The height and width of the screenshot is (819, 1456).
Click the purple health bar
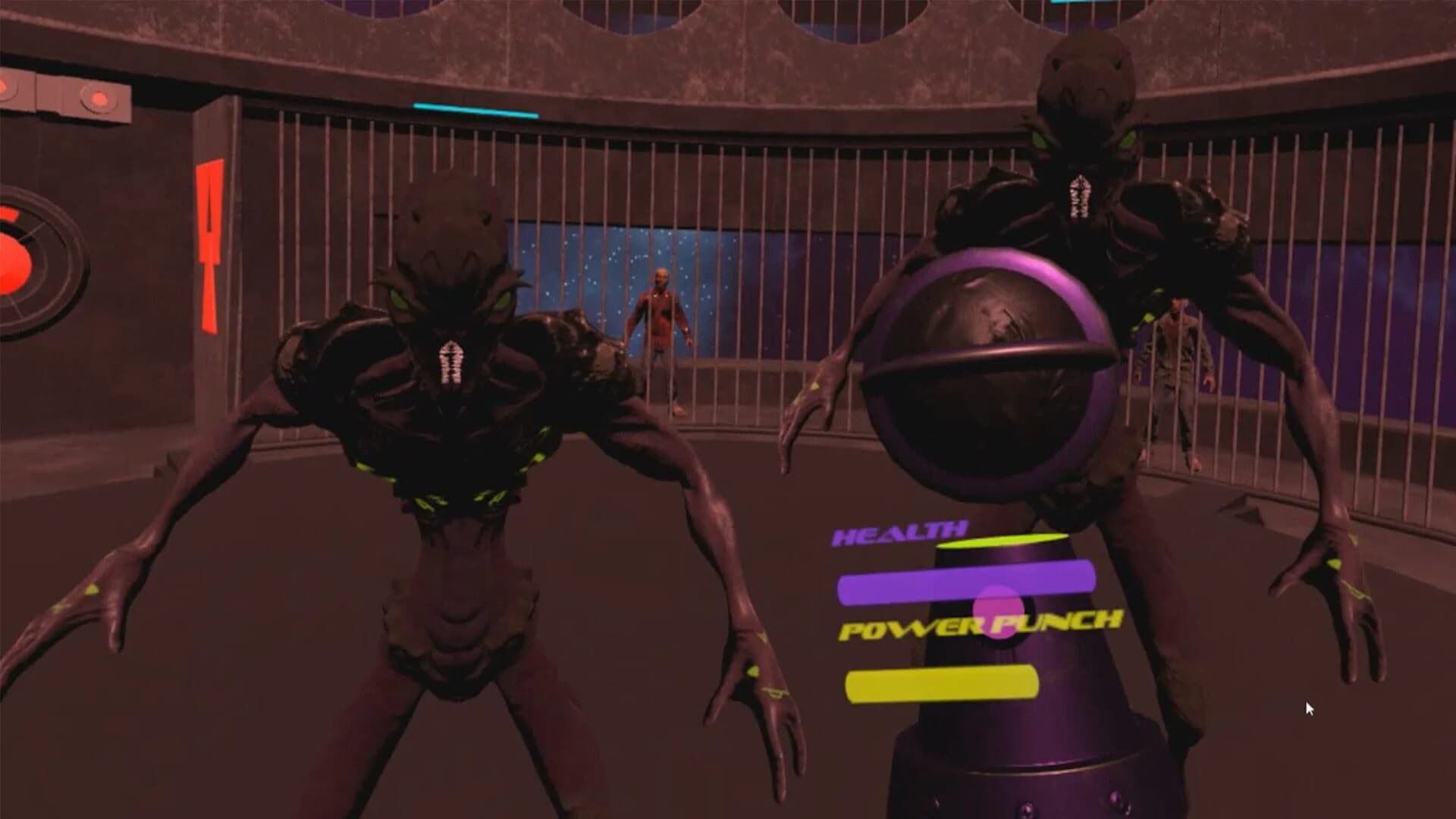pos(967,584)
